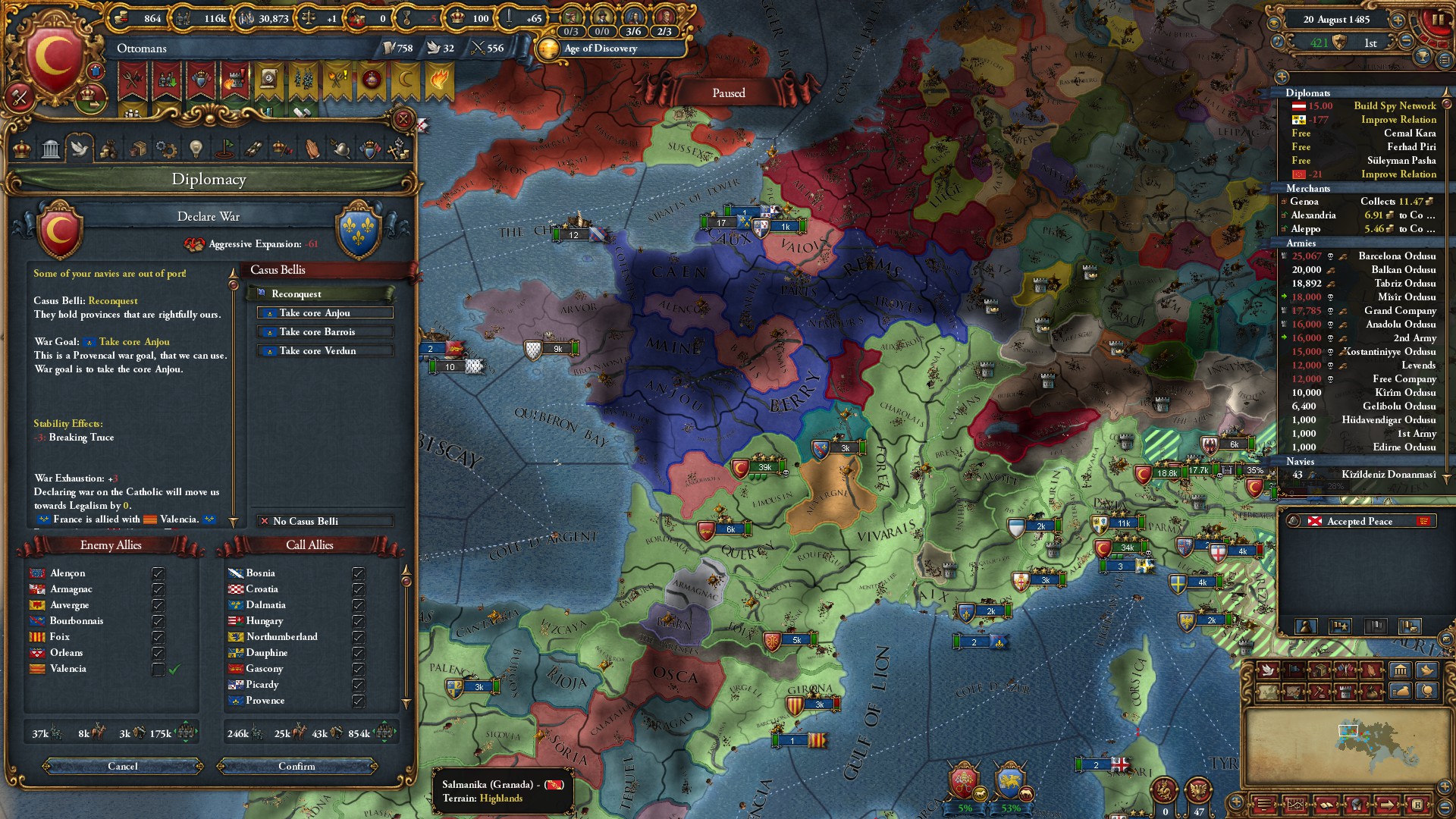Image resolution: width=1456 pixels, height=819 pixels.
Task: Untick Bosnia in Call Allies list
Action: (358, 573)
